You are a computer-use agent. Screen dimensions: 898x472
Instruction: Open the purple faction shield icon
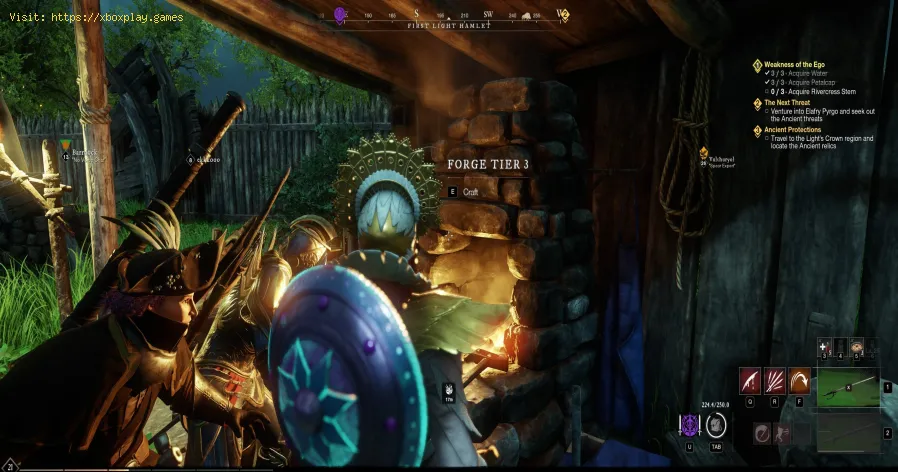pos(690,425)
